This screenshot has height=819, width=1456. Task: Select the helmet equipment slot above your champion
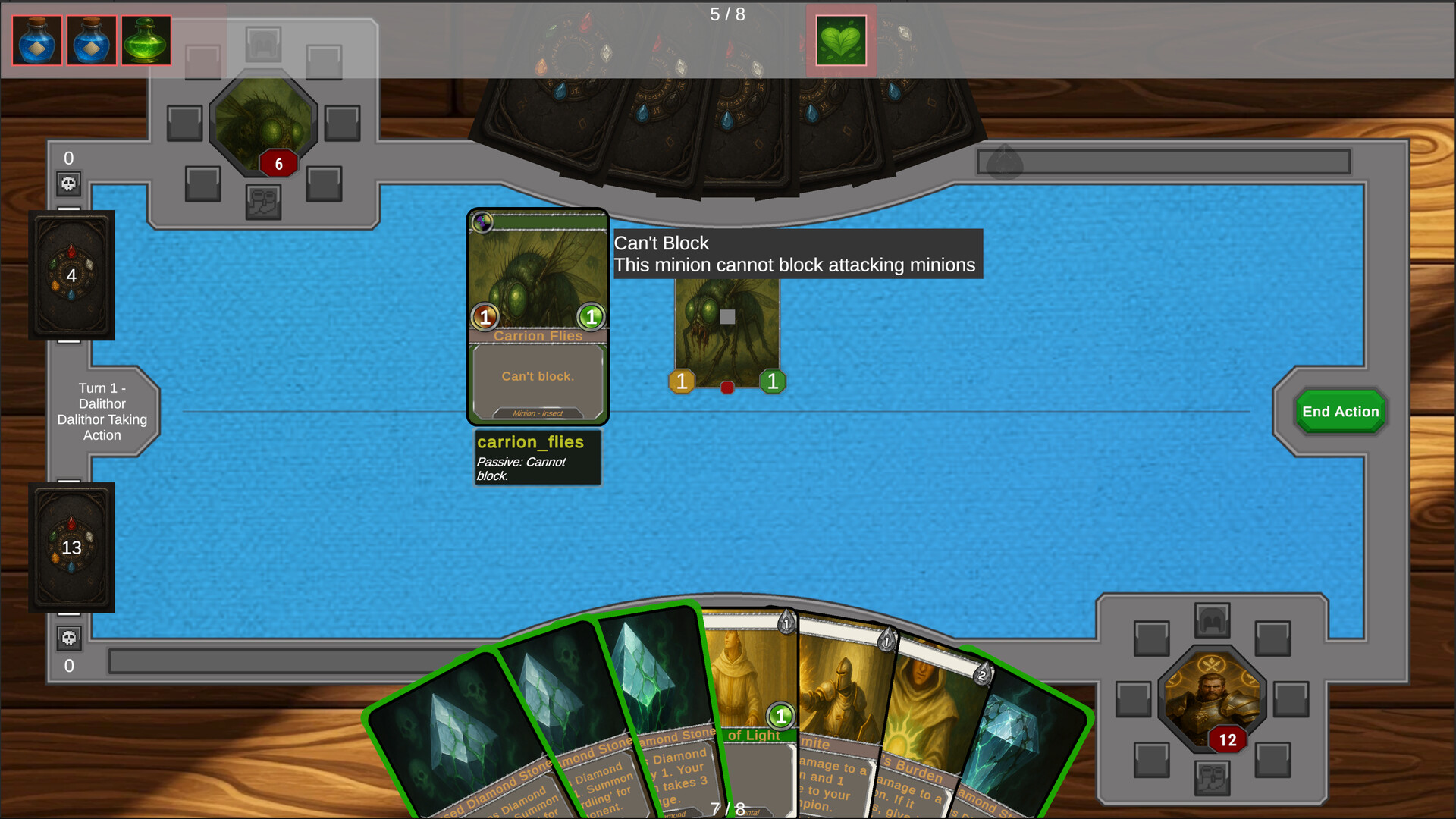(1213, 622)
